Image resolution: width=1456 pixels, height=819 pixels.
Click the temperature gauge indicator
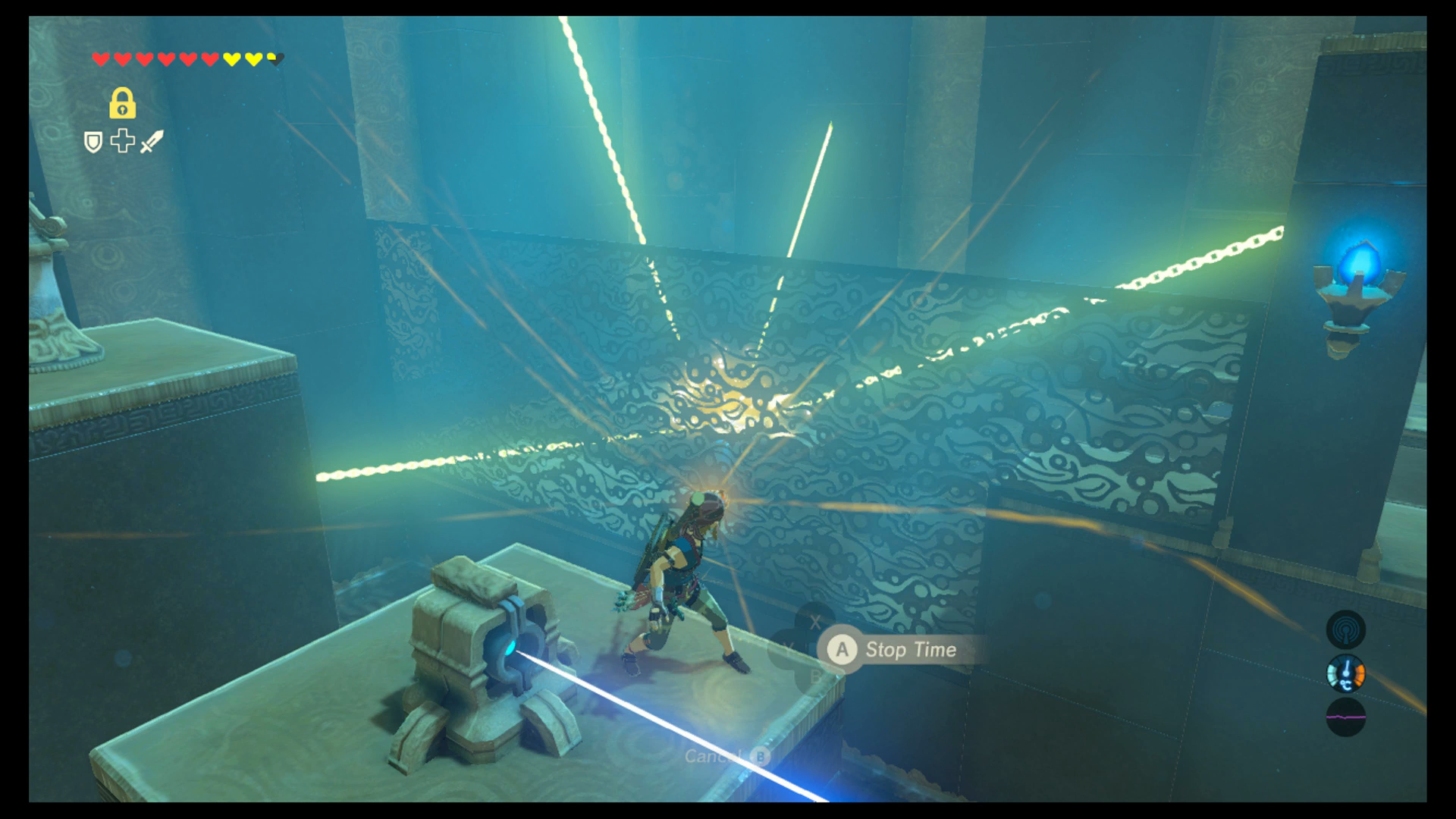(x=1345, y=673)
